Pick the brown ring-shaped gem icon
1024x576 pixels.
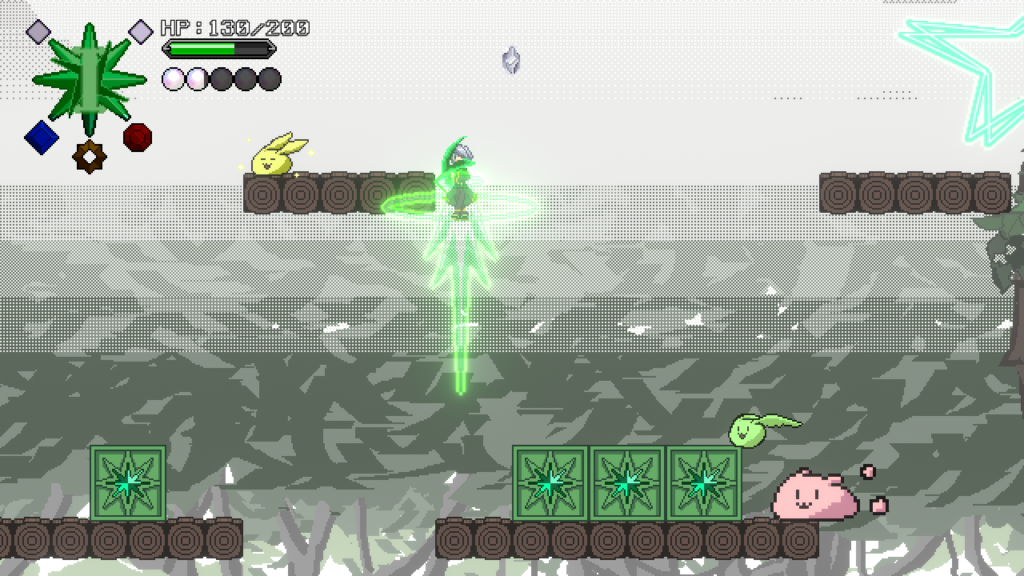tap(89, 156)
